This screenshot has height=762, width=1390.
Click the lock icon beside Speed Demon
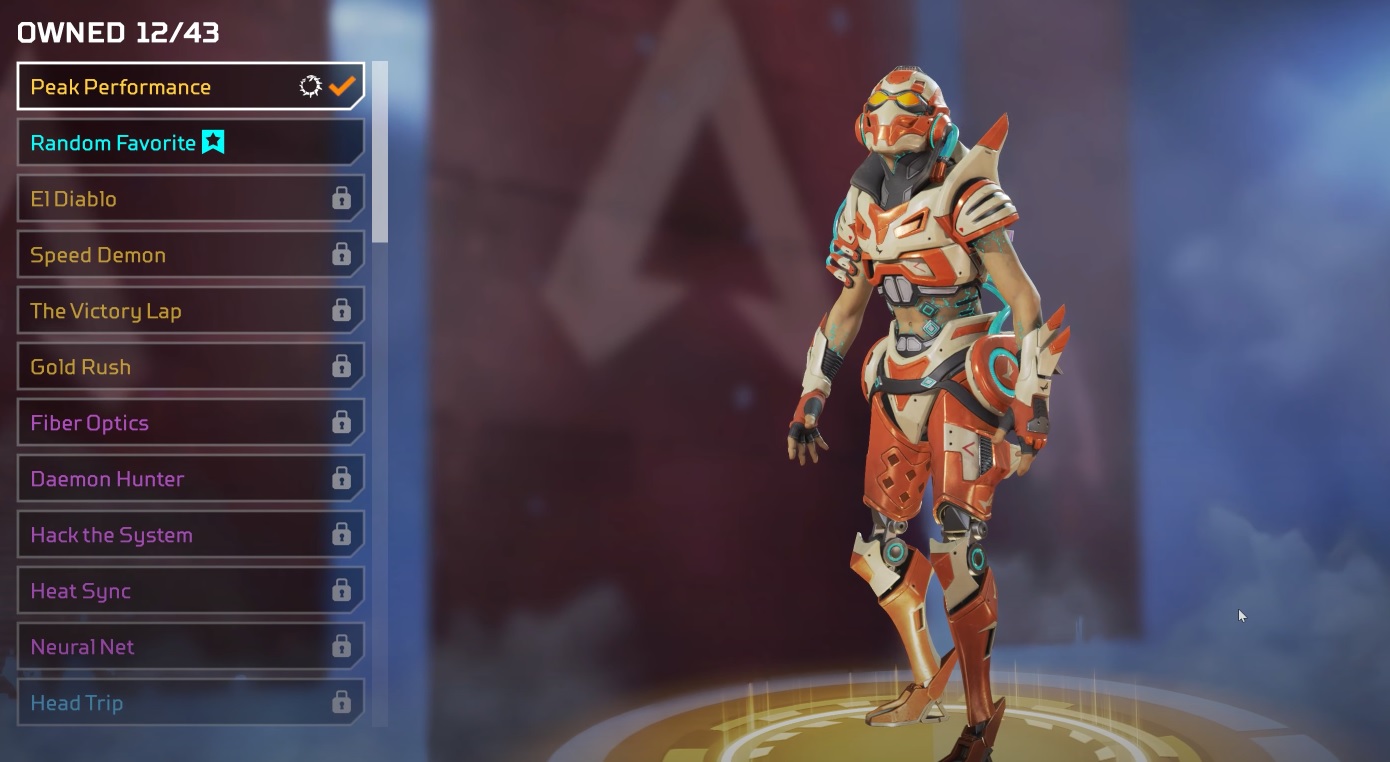click(x=343, y=255)
